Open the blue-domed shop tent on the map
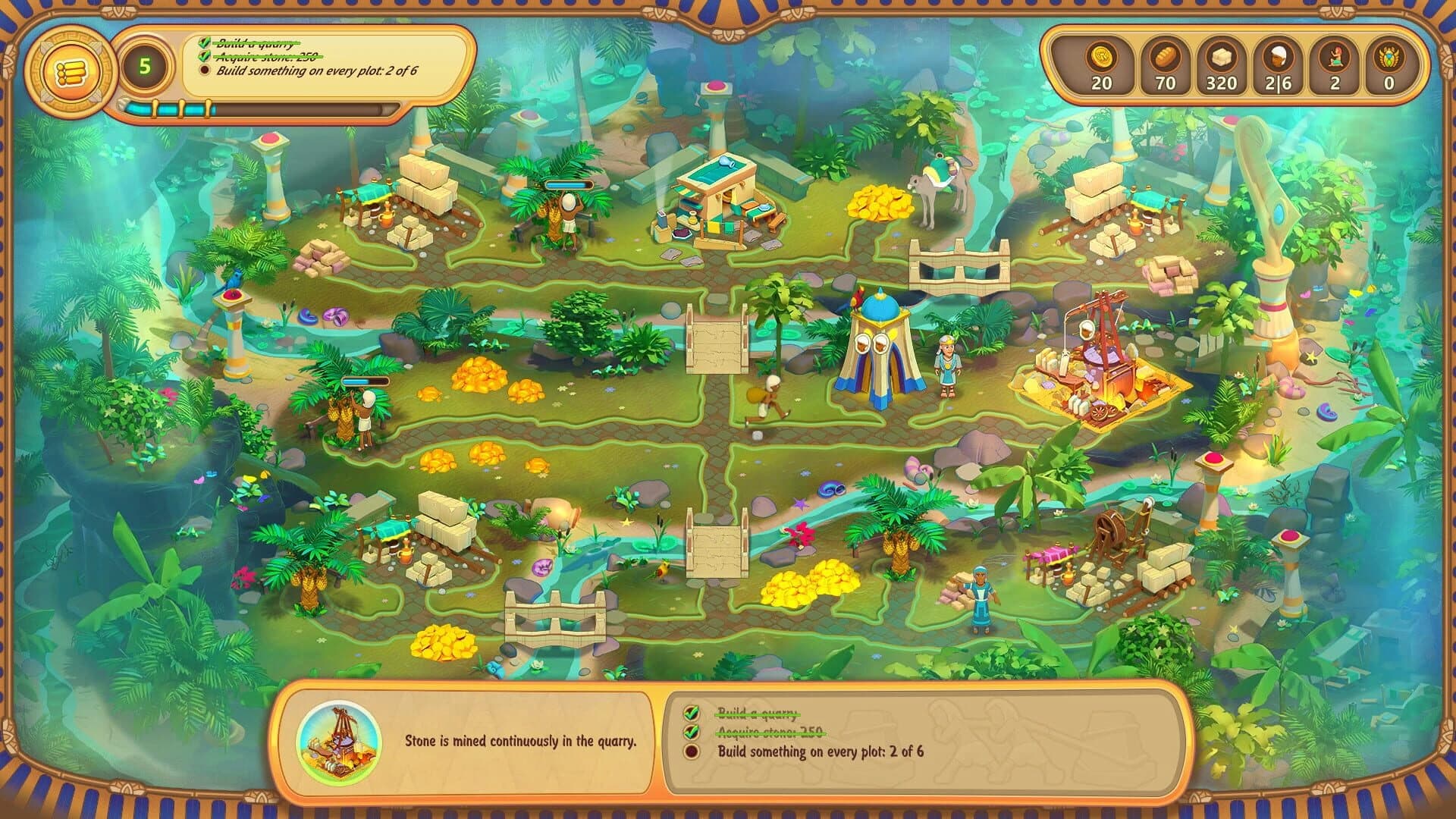 880,349
